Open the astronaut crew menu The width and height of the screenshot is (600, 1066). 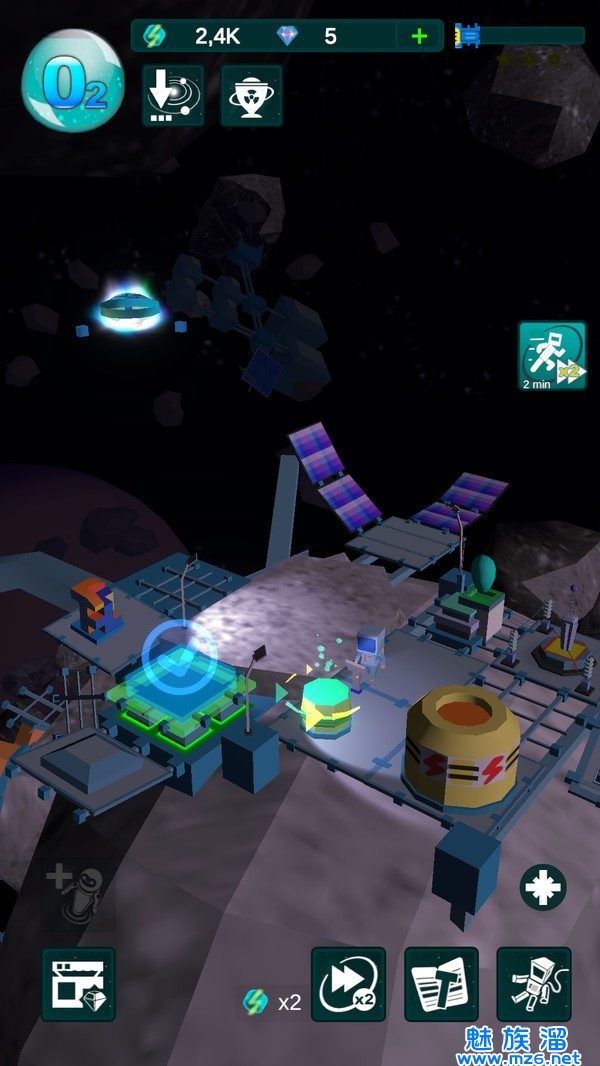tap(534, 984)
